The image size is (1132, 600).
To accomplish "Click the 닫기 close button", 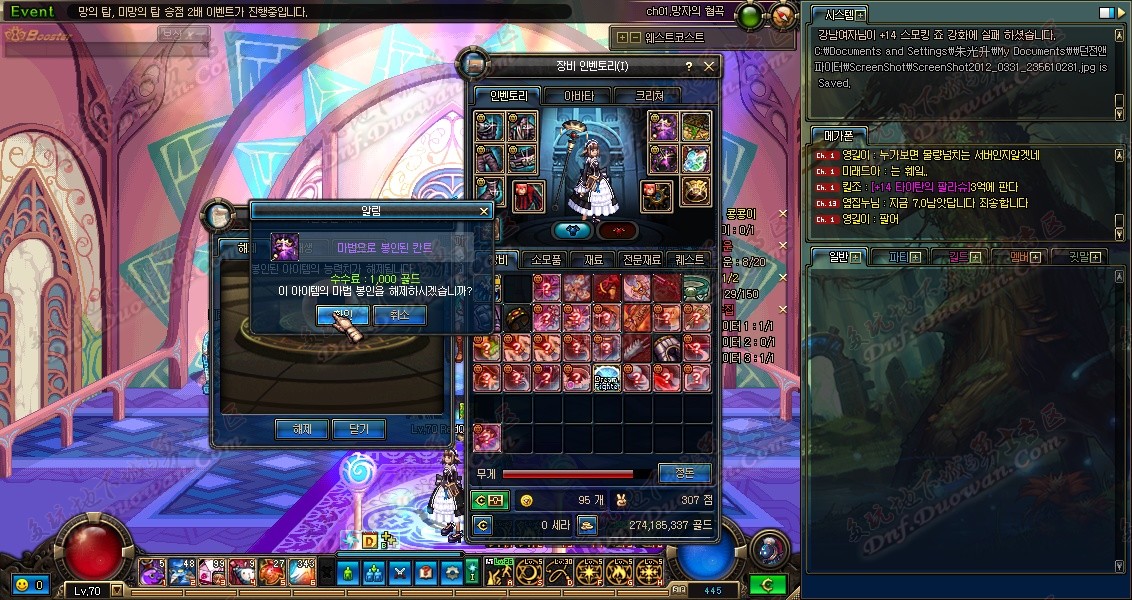I will [358, 429].
